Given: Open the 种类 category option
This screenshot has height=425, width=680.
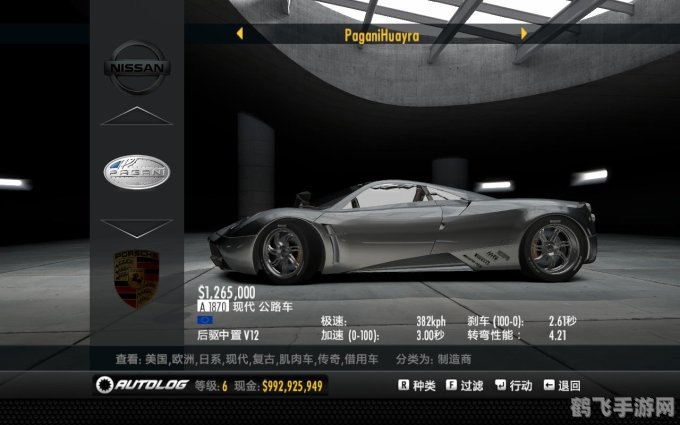Looking at the screenshot, I should point(417,385).
